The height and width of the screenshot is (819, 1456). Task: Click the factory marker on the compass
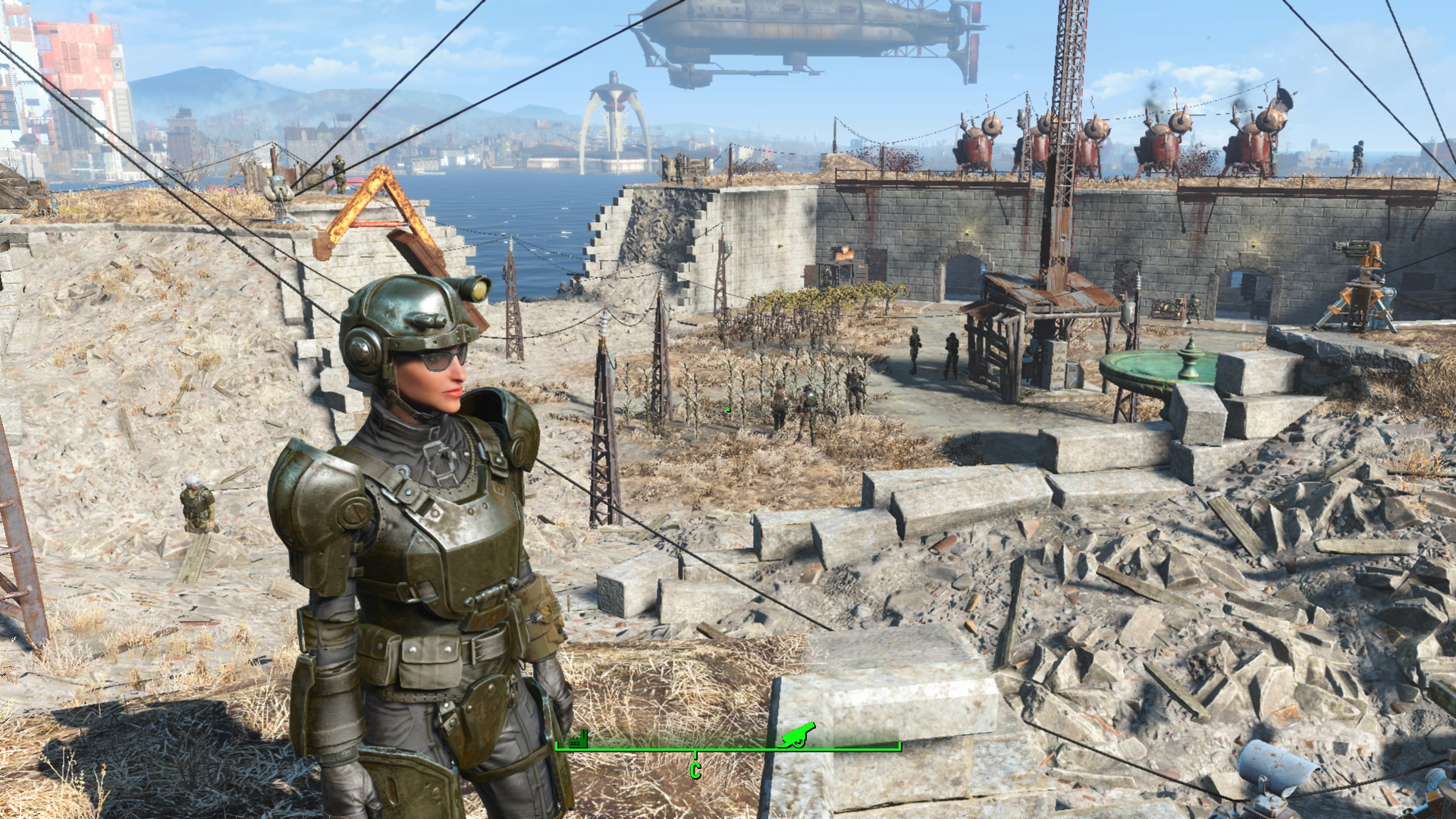pos(578,739)
